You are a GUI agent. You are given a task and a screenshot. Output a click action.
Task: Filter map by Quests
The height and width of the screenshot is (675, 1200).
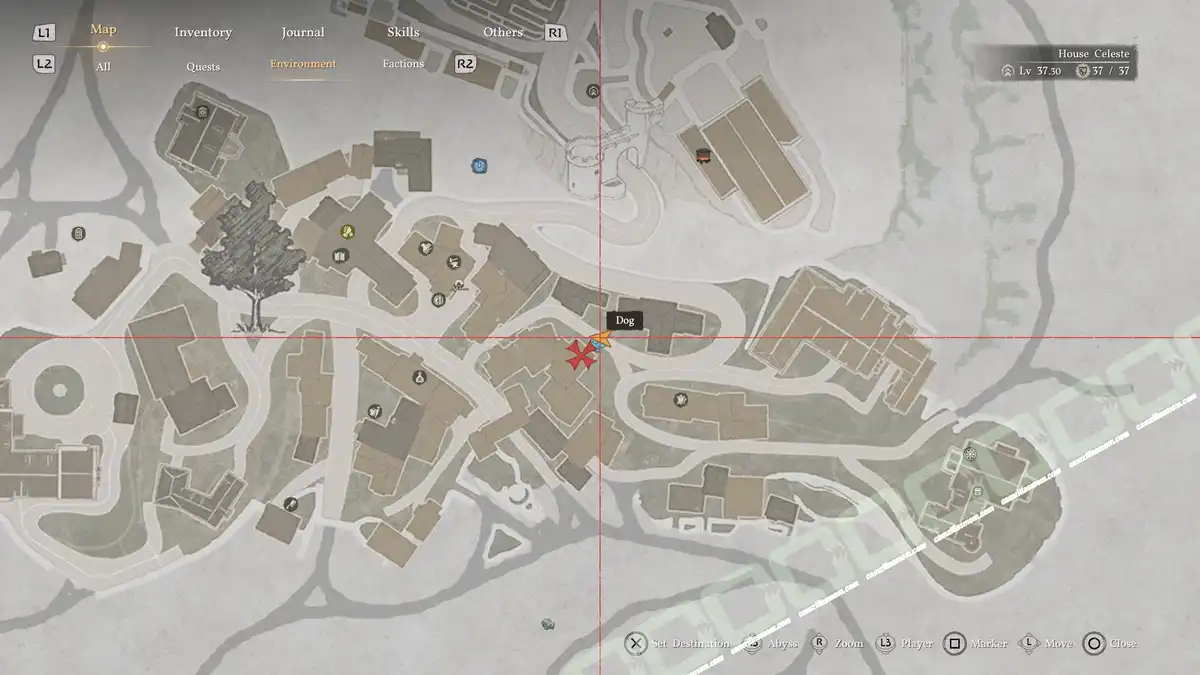pyautogui.click(x=203, y=67)
